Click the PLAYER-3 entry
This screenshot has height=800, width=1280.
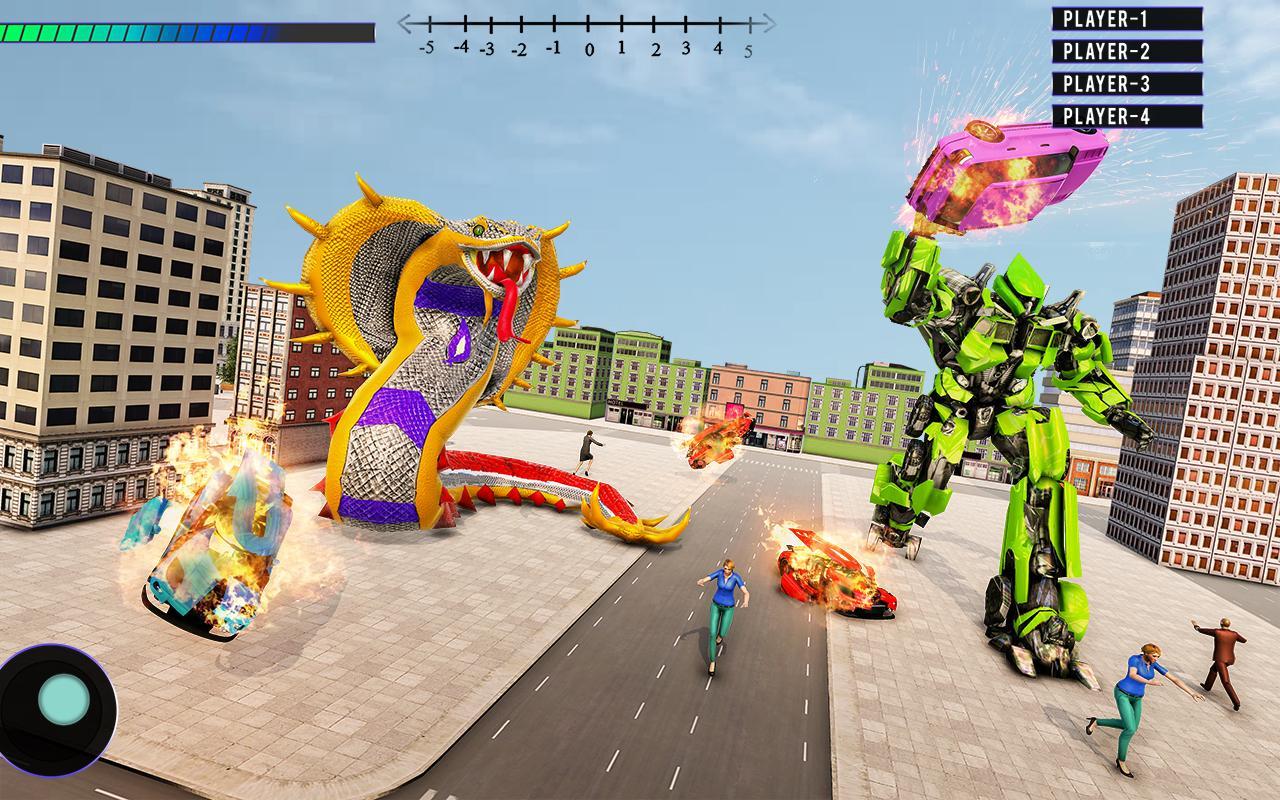pos(1127,84)
